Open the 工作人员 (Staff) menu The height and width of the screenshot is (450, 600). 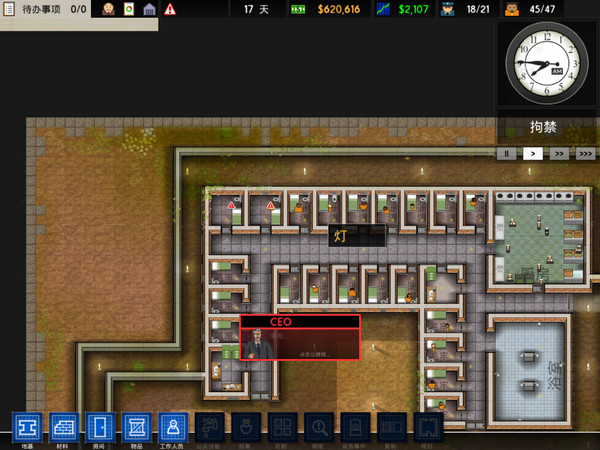click(173, 427)
